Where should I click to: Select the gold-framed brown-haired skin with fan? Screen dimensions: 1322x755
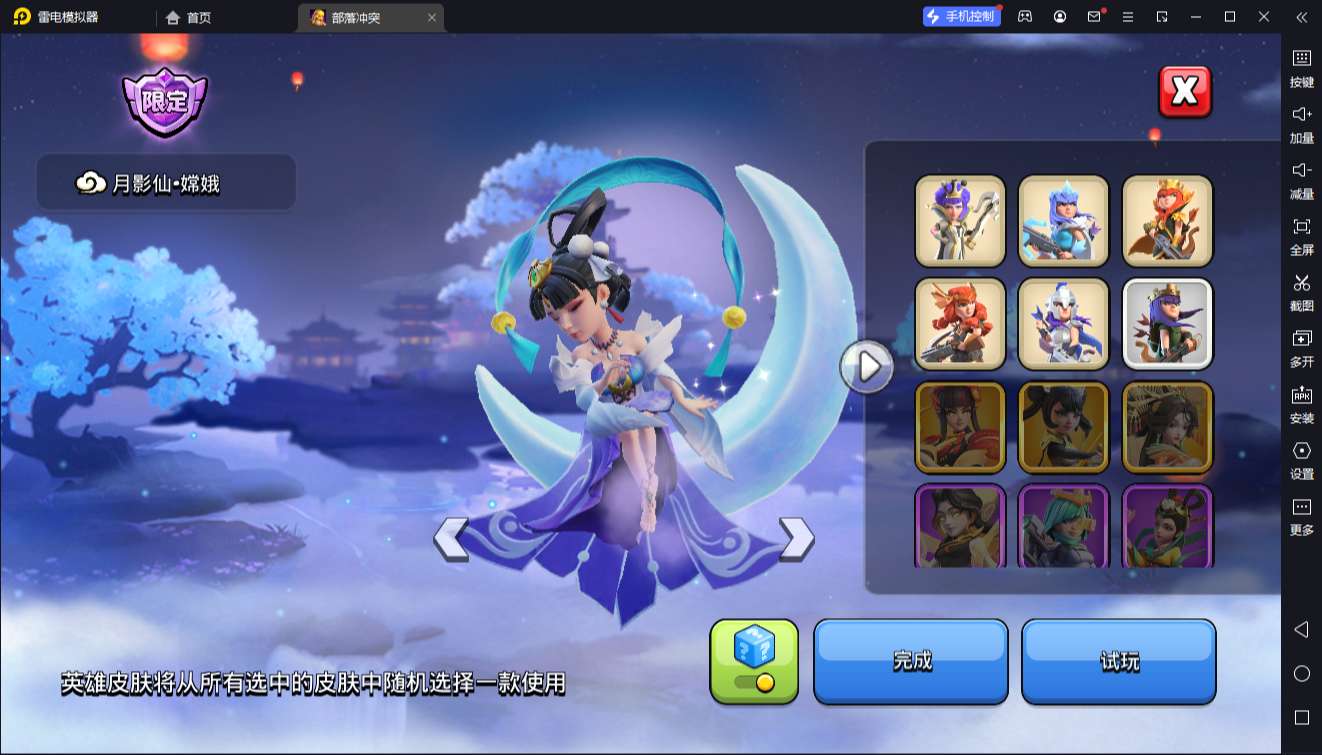(1168, 427)
